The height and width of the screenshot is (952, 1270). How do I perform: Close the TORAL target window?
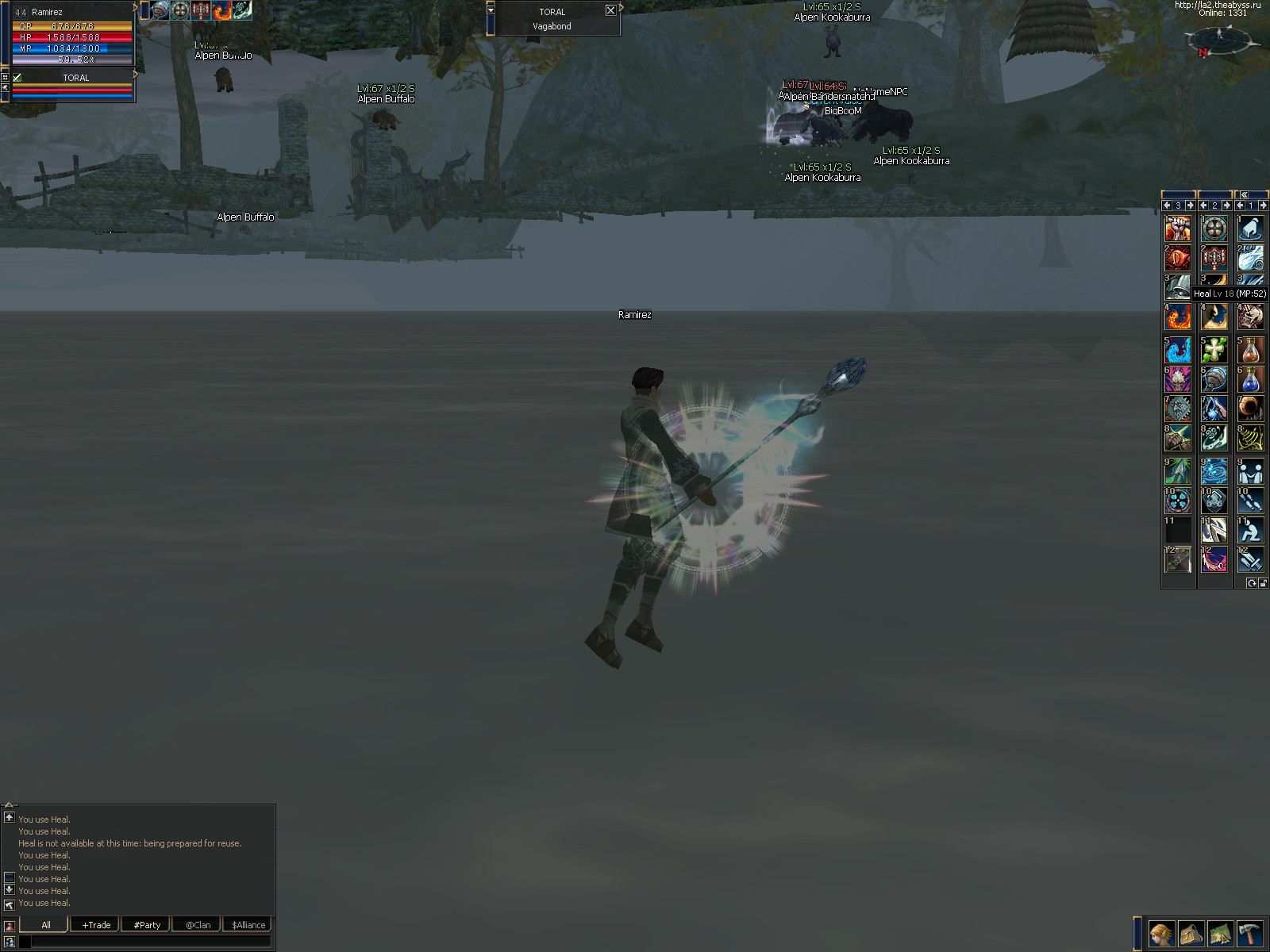coord(610,10)
